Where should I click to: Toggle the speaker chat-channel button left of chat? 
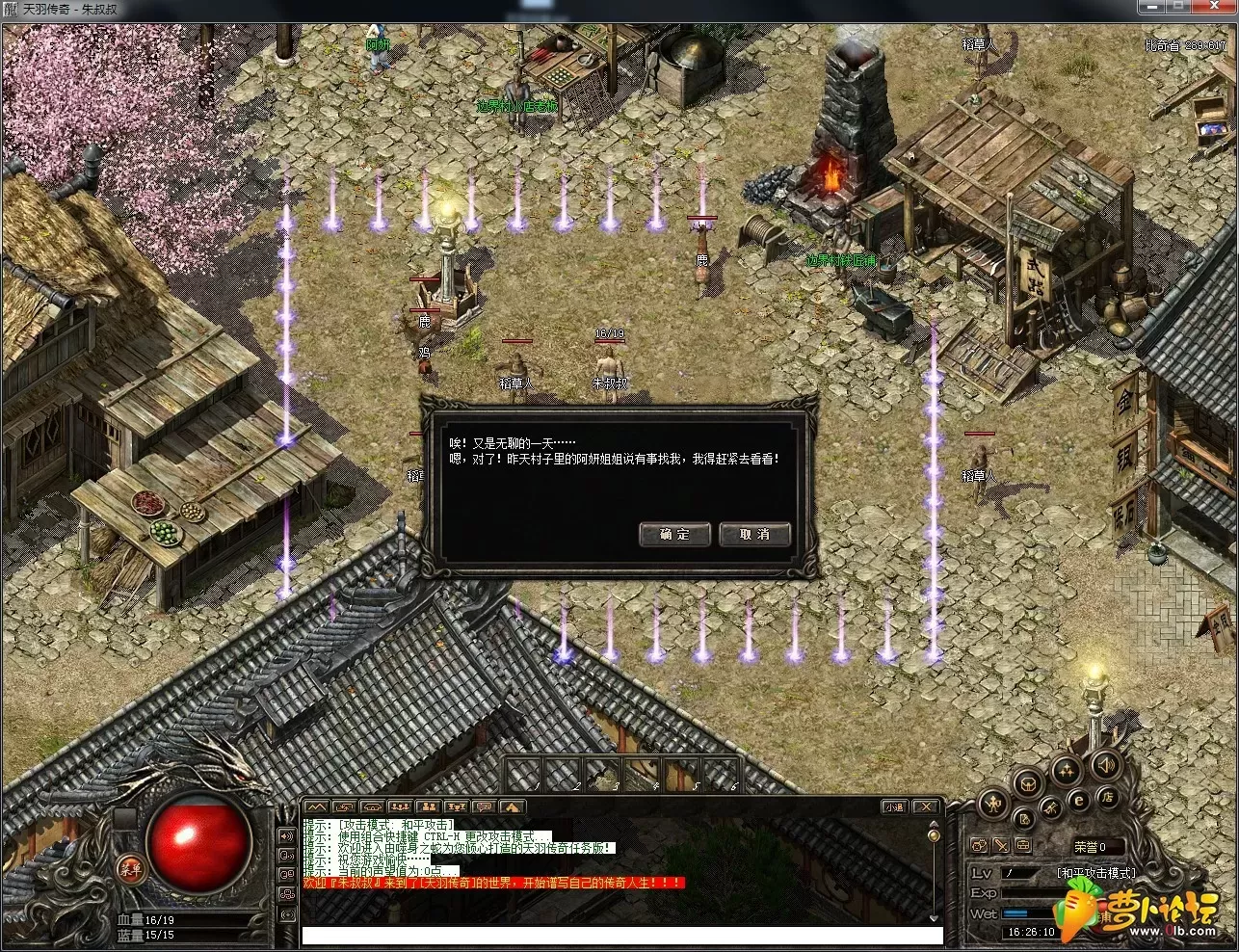tap(286, 834)
